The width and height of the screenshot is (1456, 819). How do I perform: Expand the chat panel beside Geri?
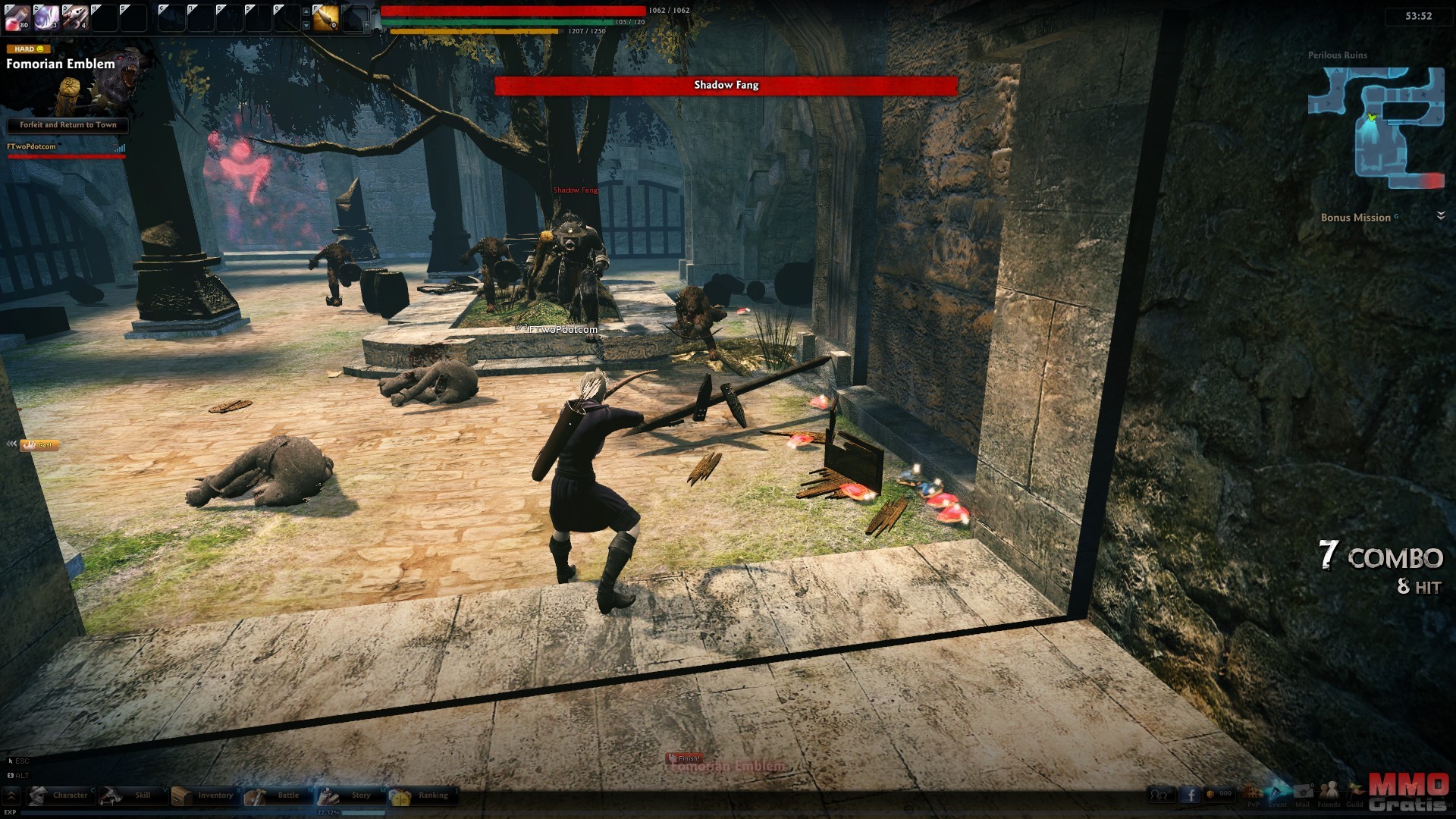tap(11, 444)
